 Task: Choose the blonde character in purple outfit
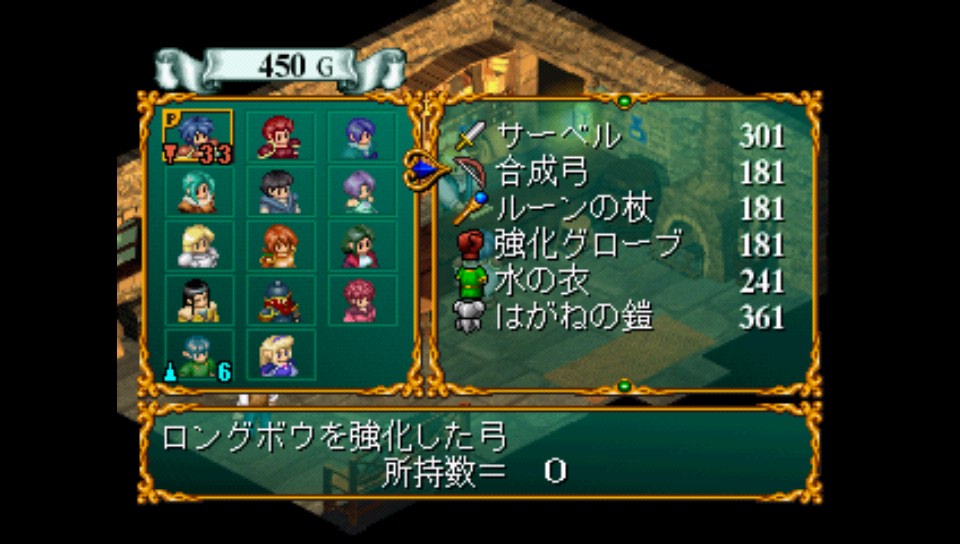[x=280, y=355]
